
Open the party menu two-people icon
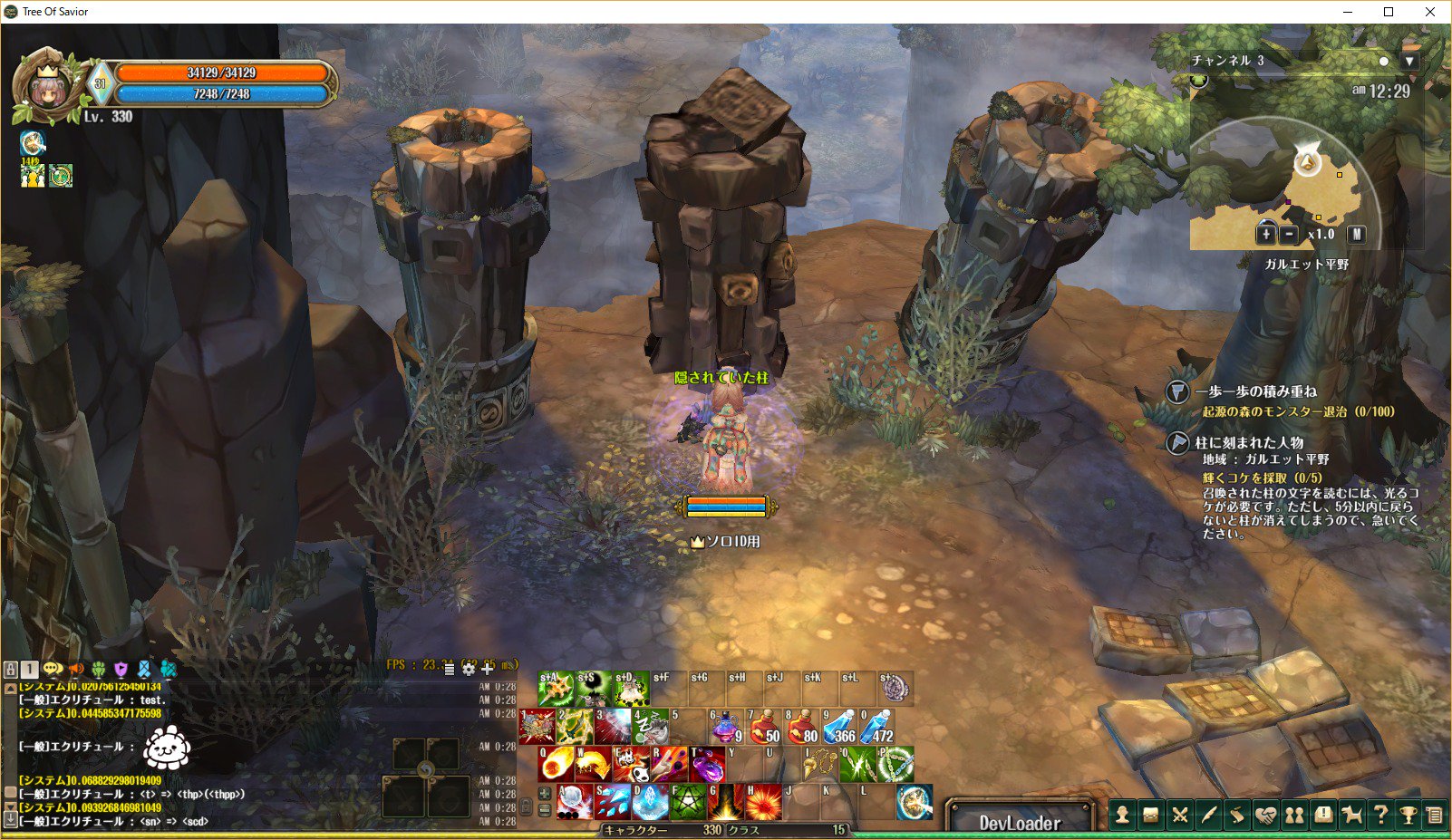click(1295, 815)
